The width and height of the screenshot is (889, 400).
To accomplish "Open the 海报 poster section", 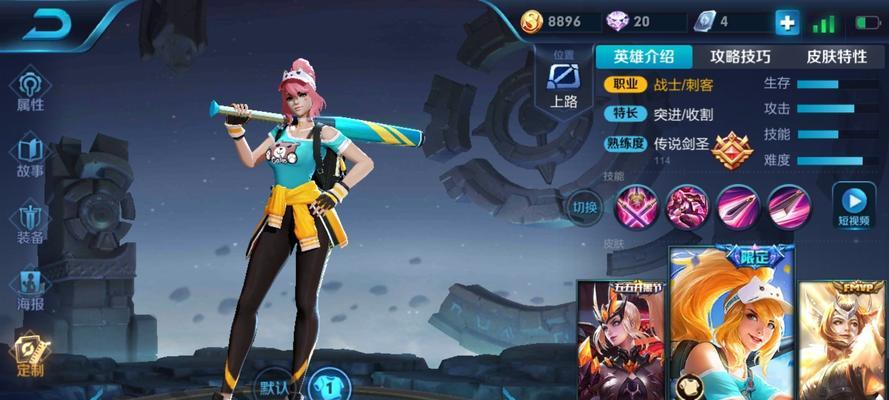I will (31, 290).
